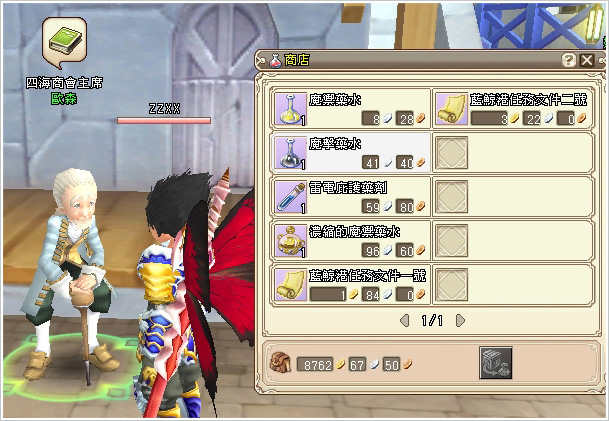Image resolution: width=609 pixels, height=421 pixels.
Task: Go to the next shop page
Action: tap(460, 321)
